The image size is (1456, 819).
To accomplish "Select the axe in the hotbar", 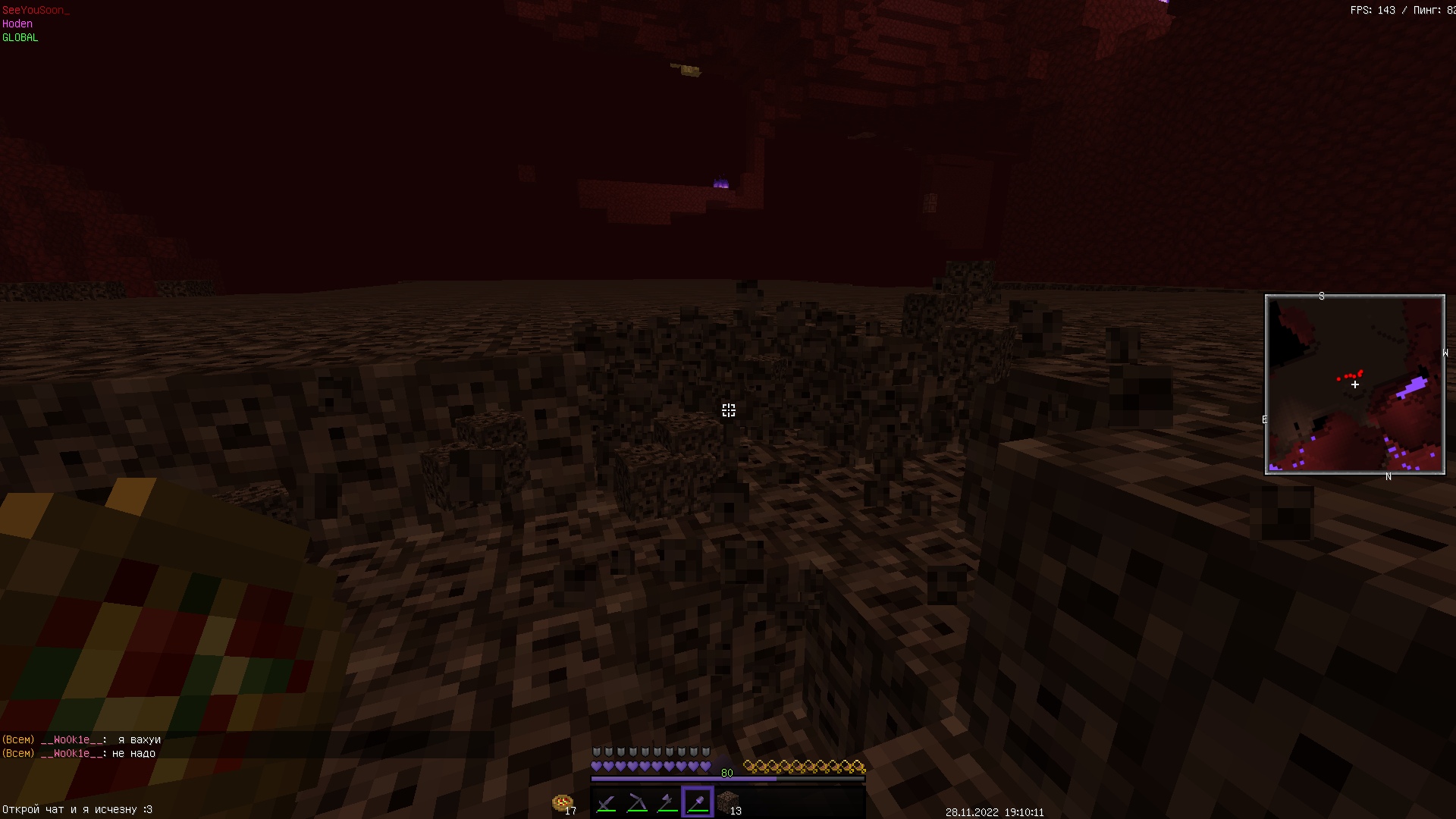I will (667, 802).
